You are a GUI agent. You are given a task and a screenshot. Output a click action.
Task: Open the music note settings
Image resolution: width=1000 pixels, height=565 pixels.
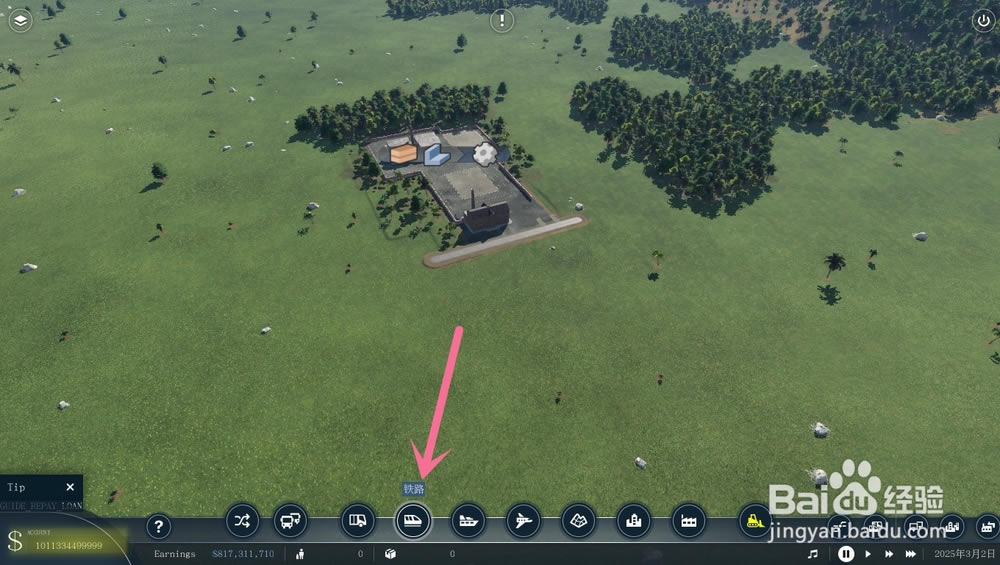[813, 554]
